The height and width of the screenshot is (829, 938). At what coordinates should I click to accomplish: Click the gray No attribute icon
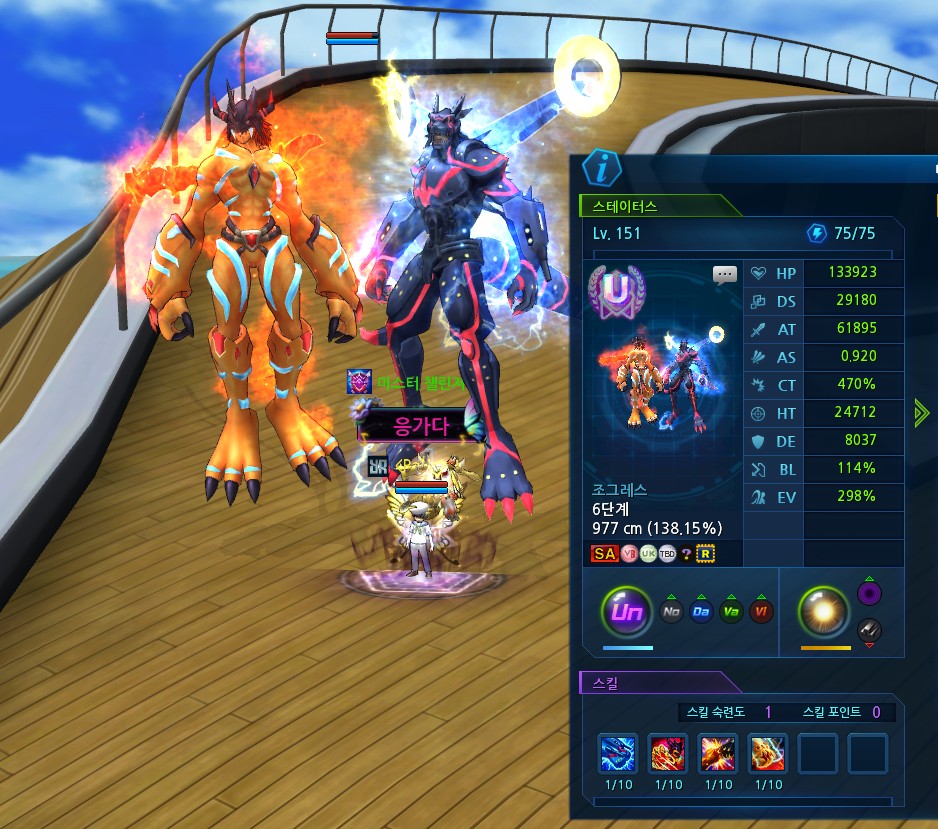672,611
